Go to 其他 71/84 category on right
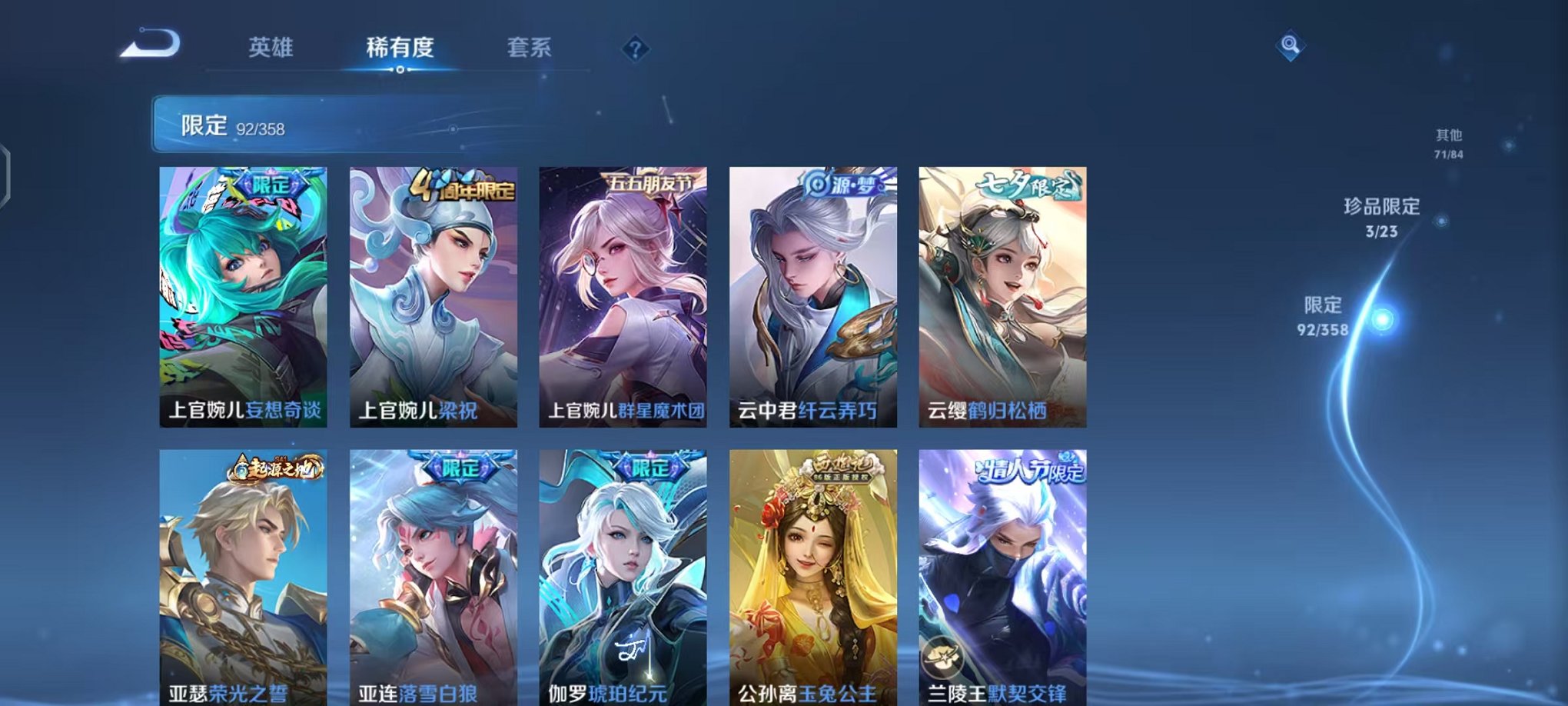 1448,142
